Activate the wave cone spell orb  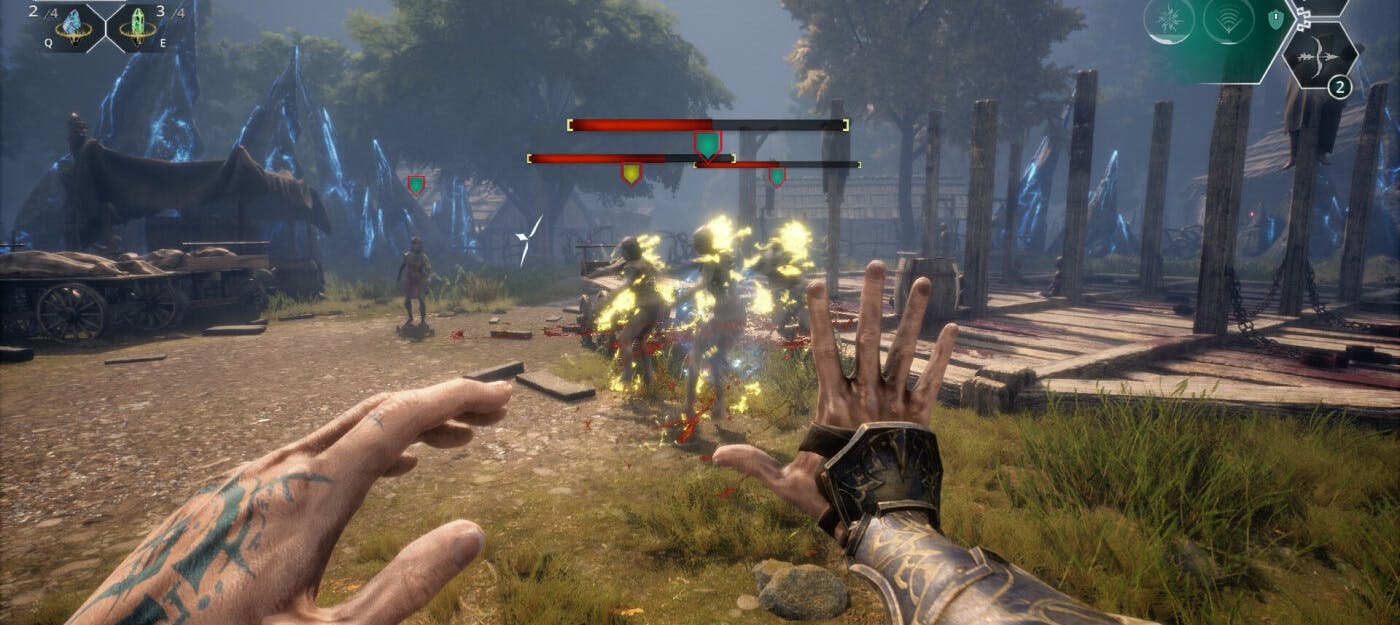pos(1230,20)
